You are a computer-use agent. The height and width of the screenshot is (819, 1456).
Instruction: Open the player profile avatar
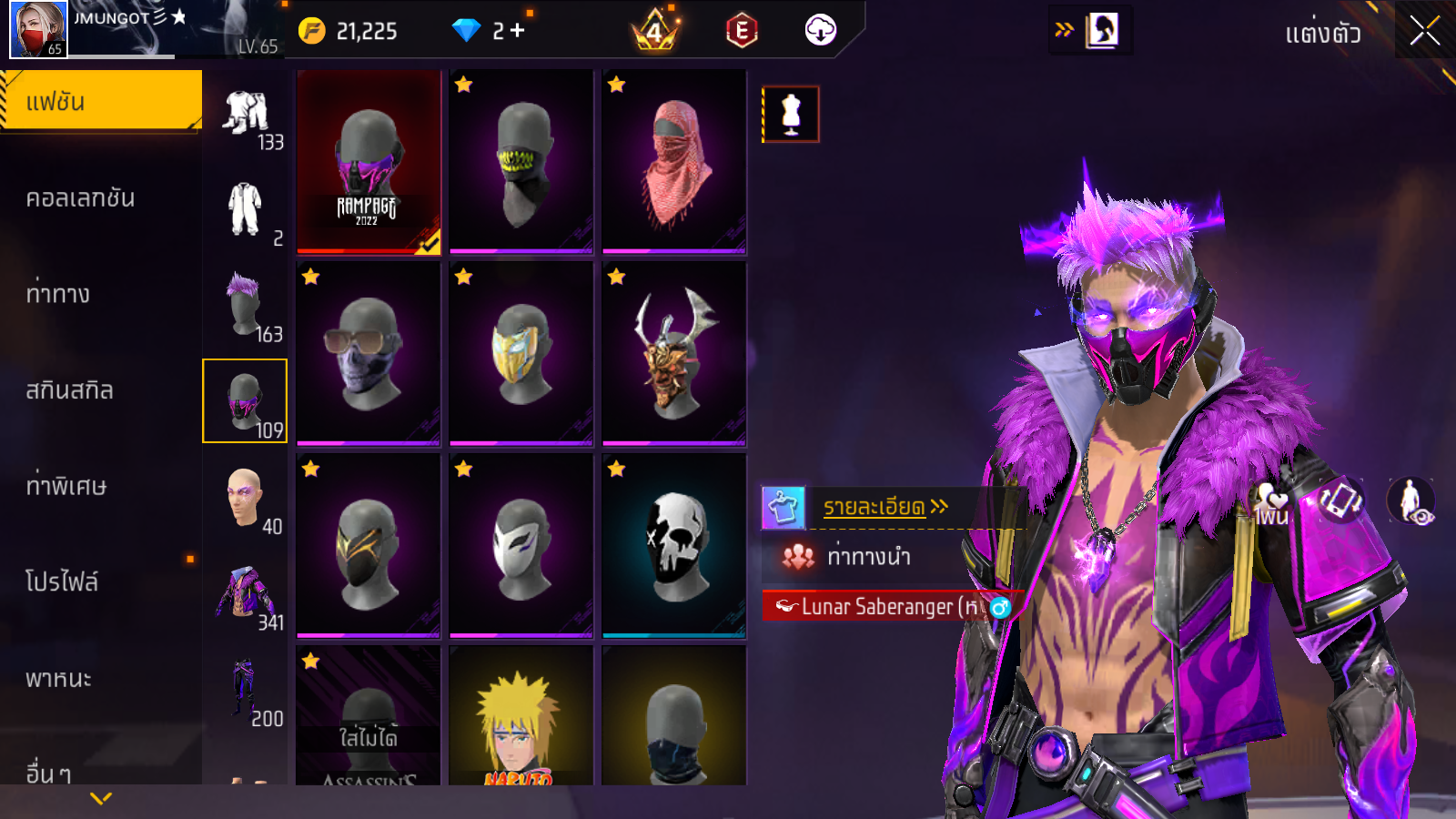tap(38, 29)
